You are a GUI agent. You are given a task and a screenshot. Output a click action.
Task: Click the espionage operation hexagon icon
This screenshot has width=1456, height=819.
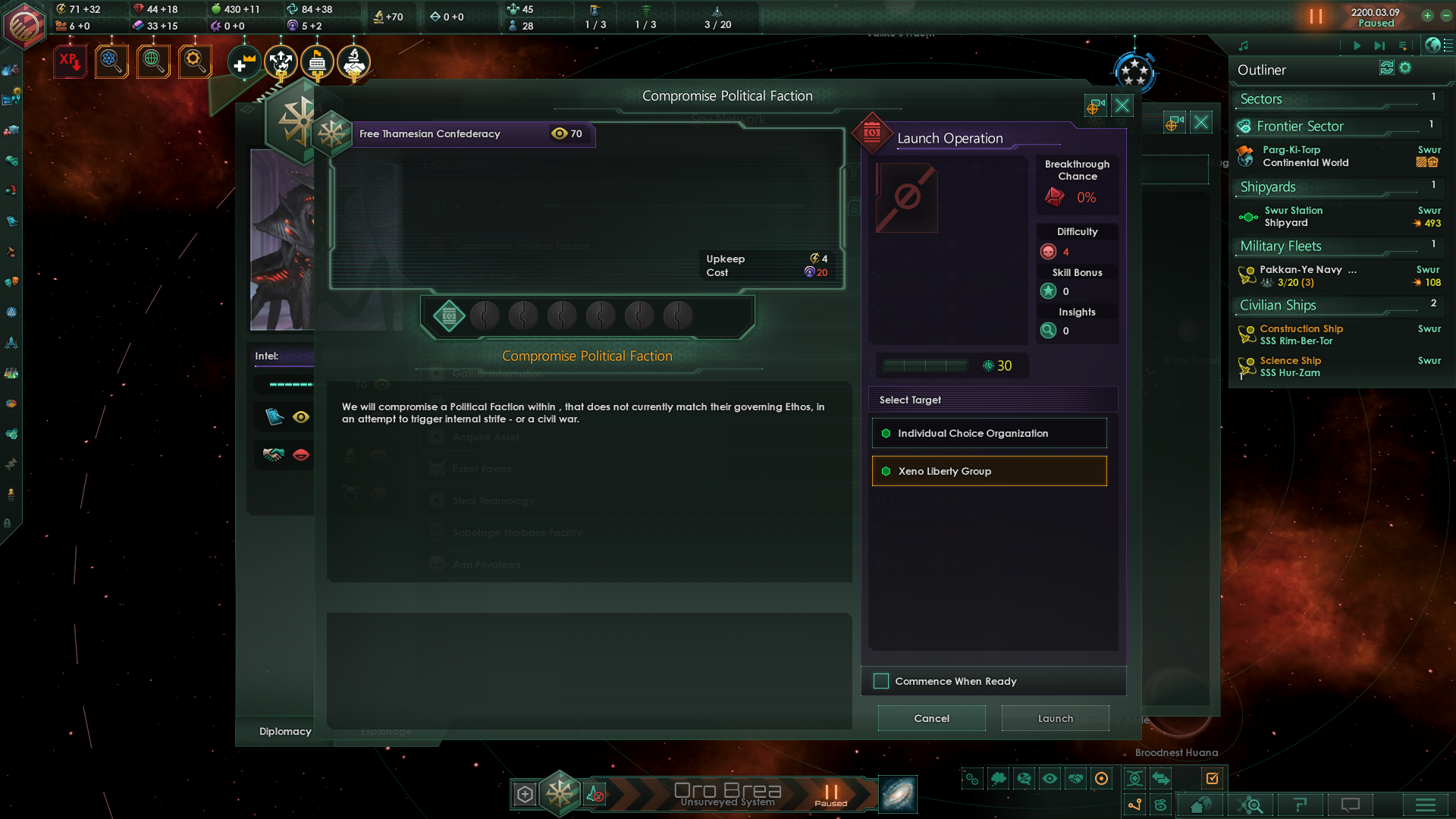click(x=448, y=316)
